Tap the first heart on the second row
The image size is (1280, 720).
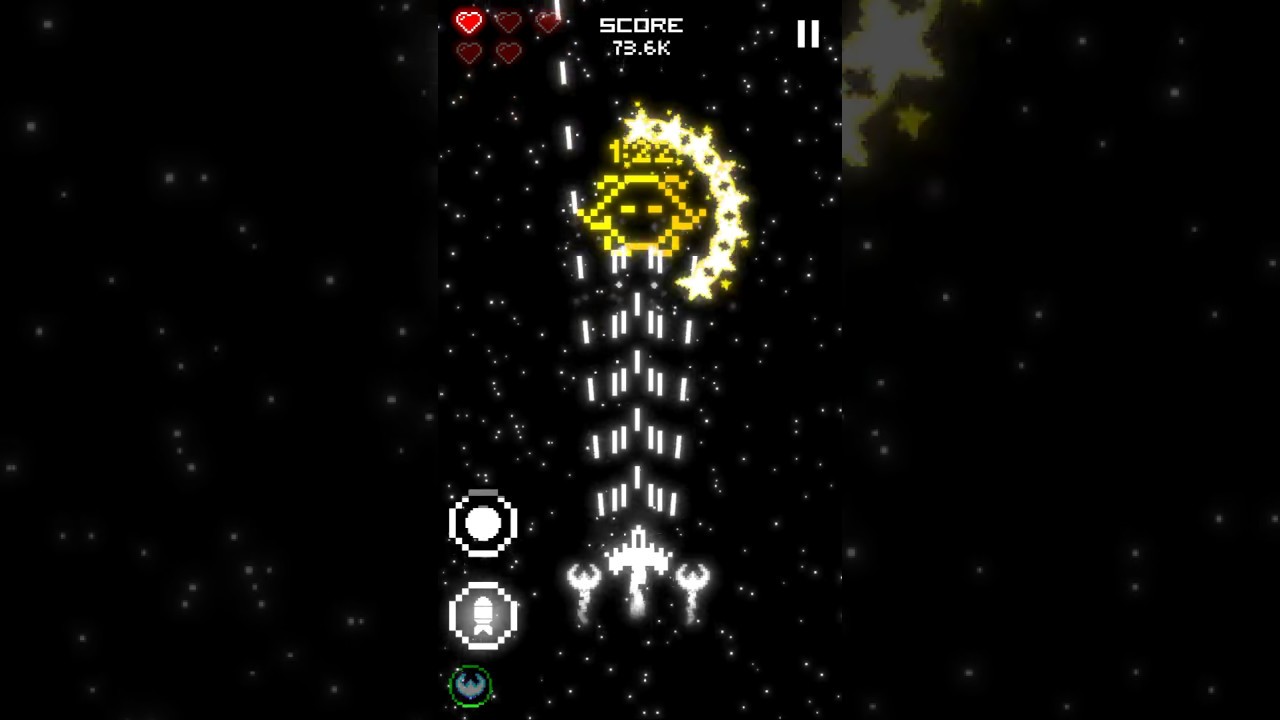pos(468,53)
